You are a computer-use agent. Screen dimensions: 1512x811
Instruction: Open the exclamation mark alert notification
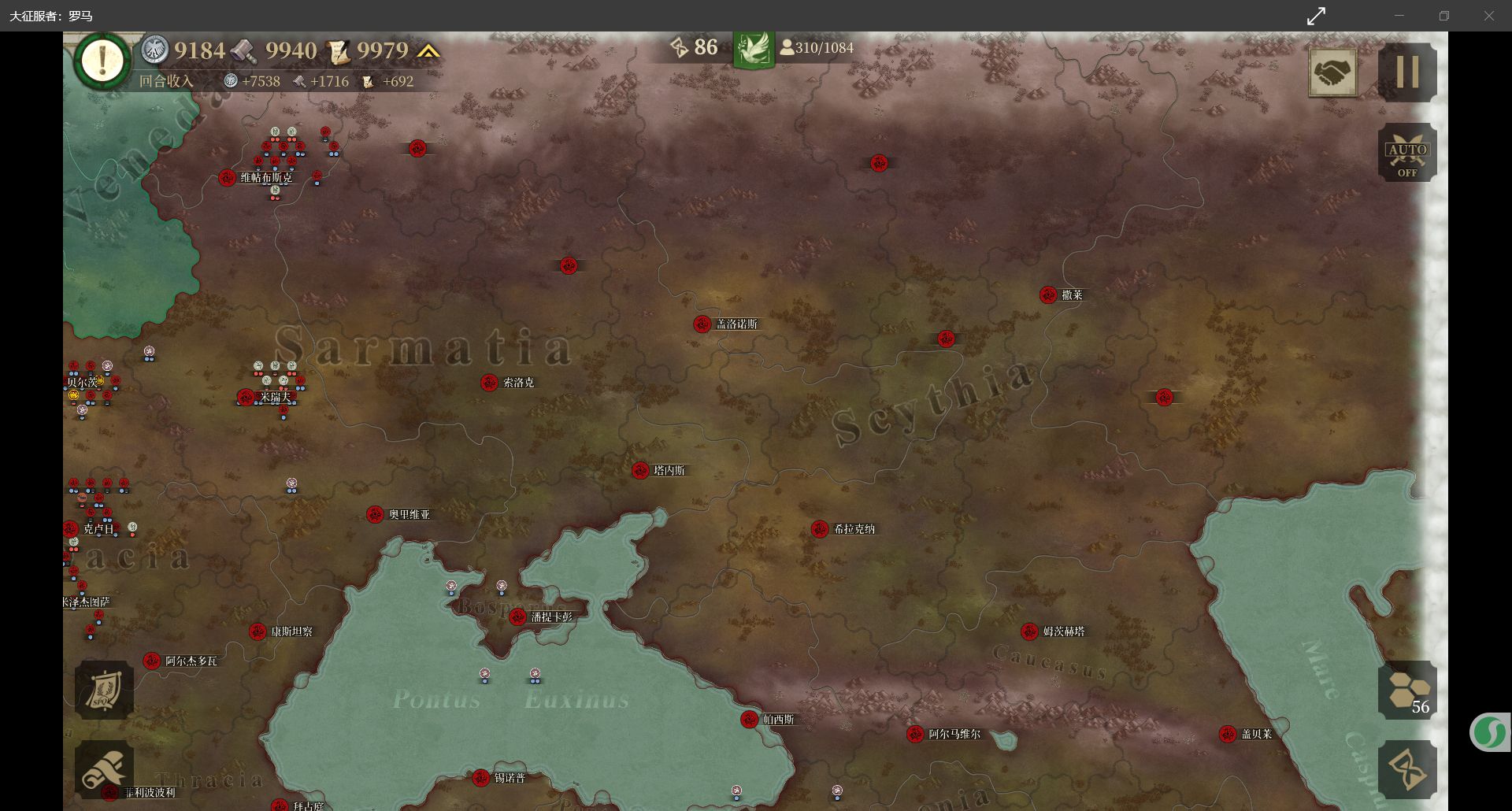pyautogui.click(x=102, y=61)
